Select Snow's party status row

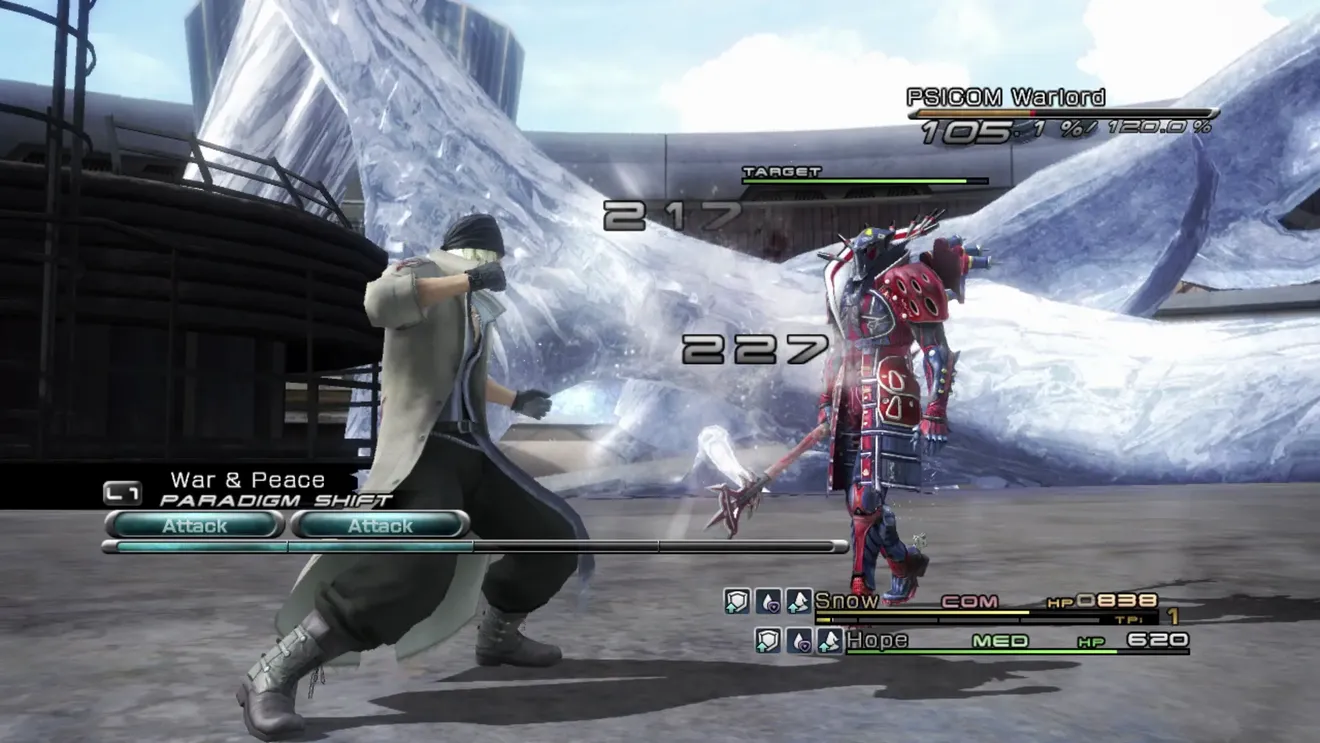click(x=985, y=602)
